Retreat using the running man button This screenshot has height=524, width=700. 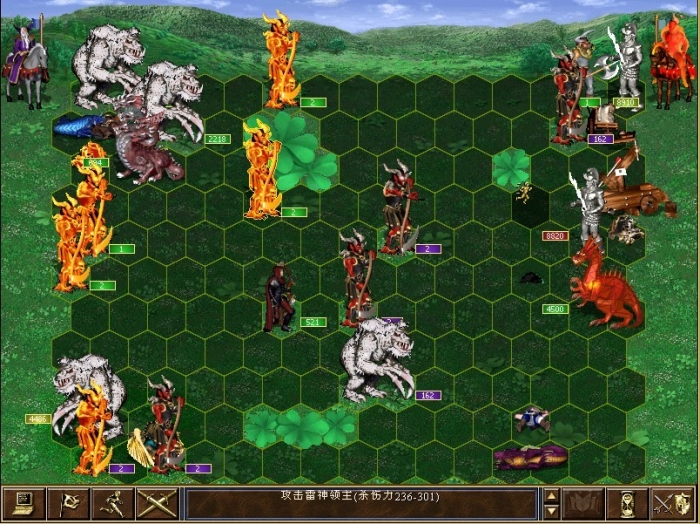click(x=113, y=503)
